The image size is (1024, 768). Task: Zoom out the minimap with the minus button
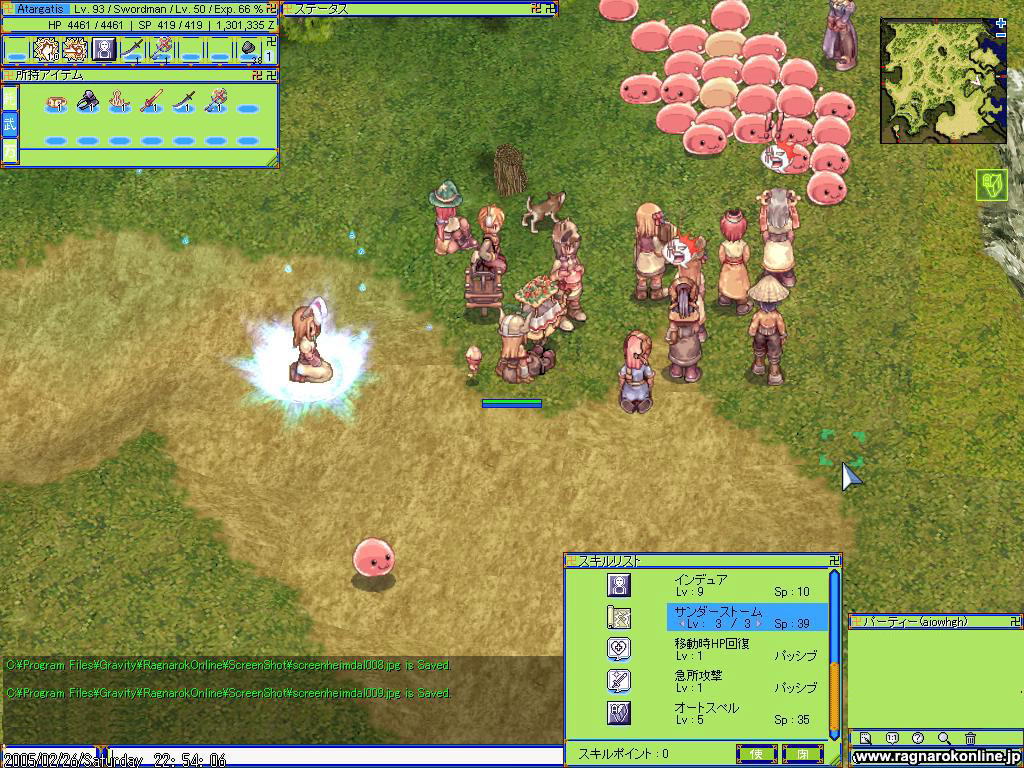tap(1001, 36)
